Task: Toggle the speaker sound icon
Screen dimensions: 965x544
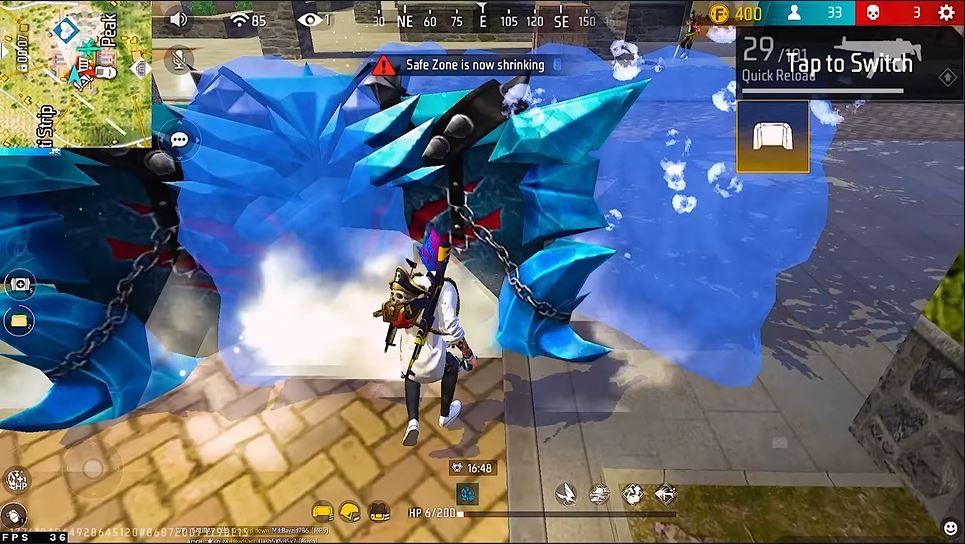Action: tap(179, 18)
